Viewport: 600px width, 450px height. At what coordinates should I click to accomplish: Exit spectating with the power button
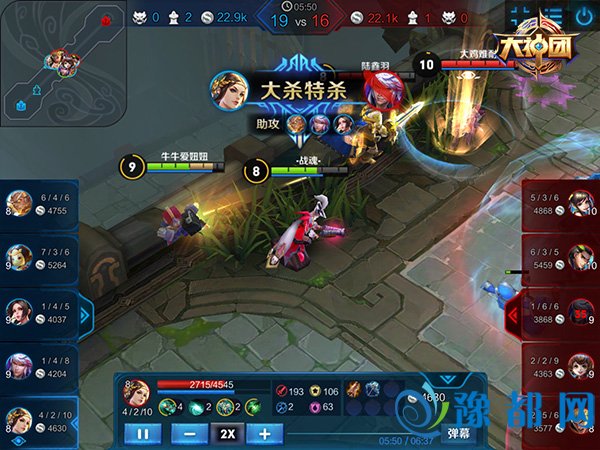click(x=583, y=17)
